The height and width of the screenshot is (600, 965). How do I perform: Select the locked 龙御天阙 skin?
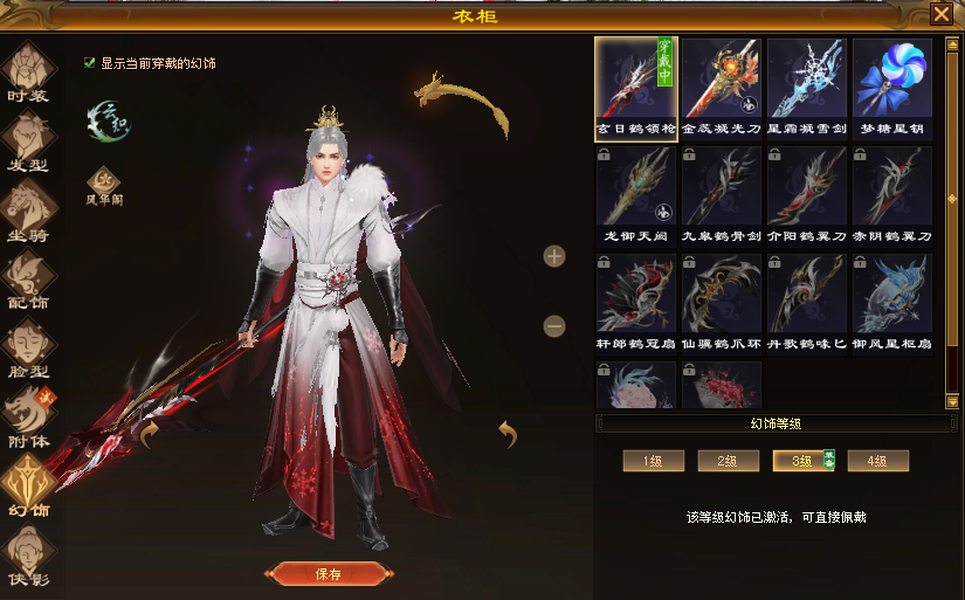pyautogui.click(x=636, y=192)
